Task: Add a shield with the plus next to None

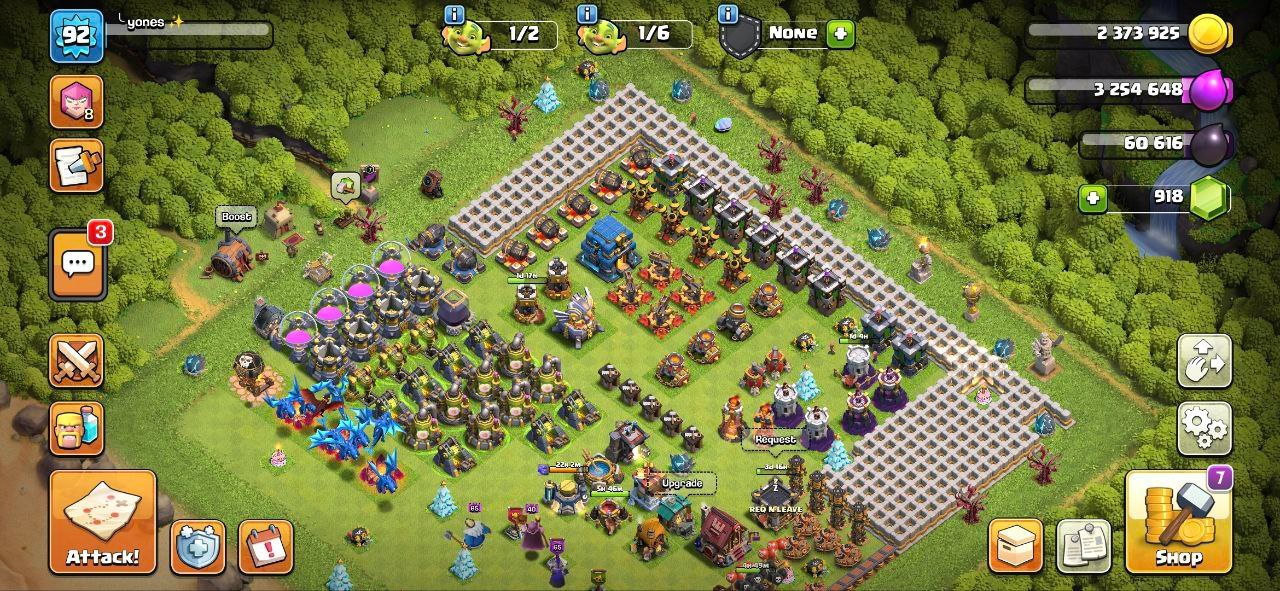Action: tap(840, 34)
